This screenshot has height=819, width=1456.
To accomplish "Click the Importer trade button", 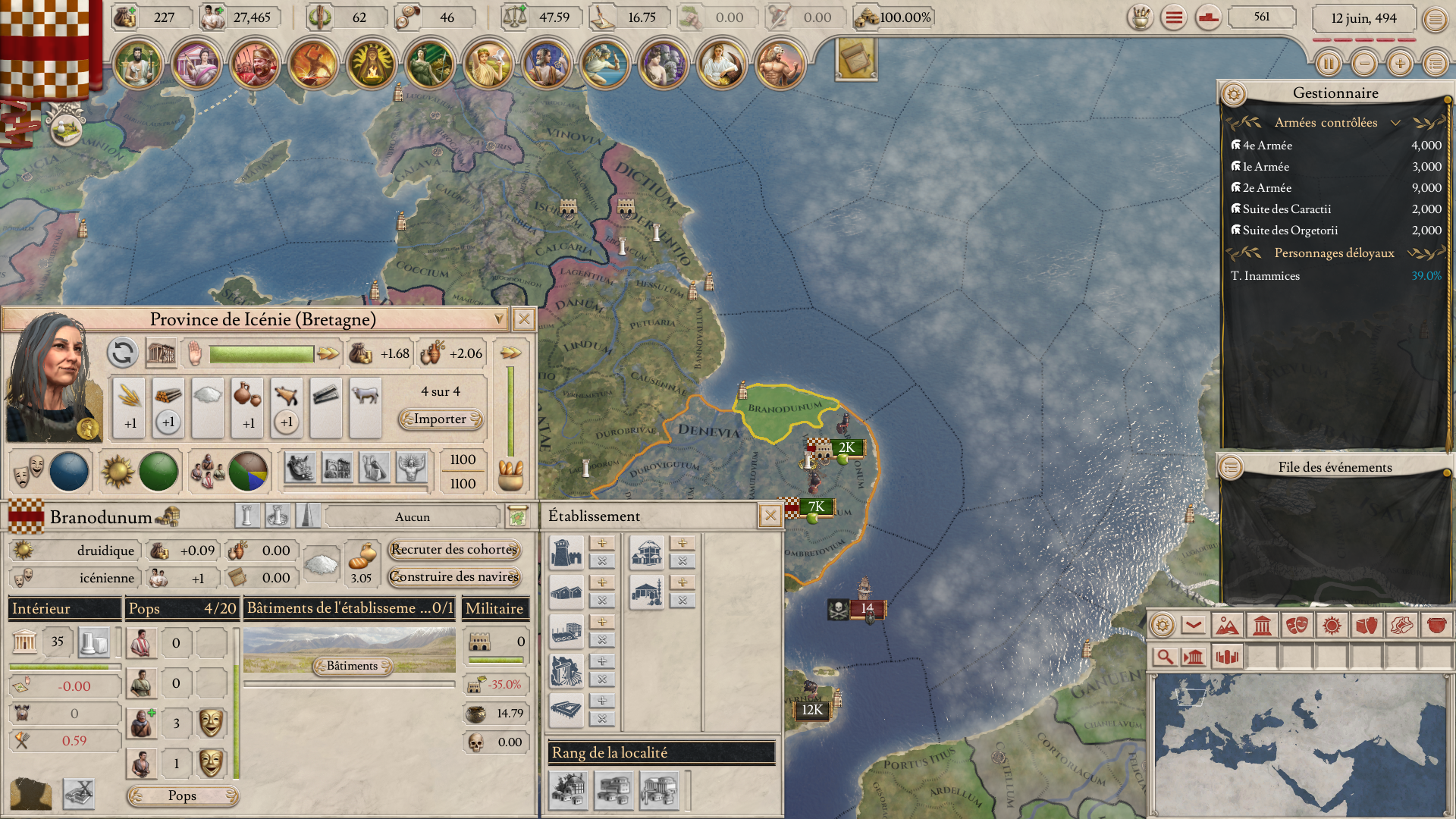I will point(441,419).
